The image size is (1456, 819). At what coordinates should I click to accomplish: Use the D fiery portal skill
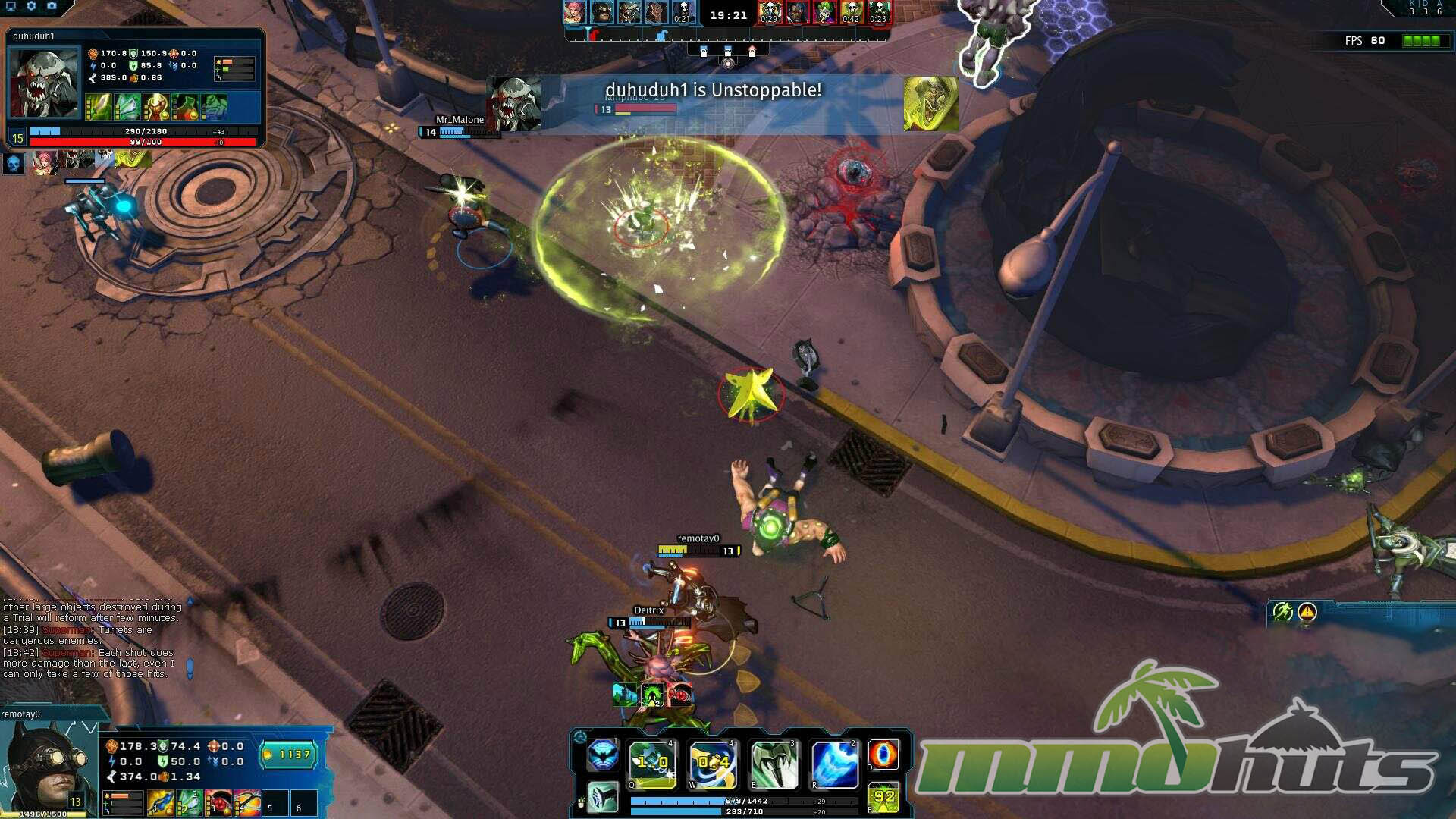click(883, 755)
